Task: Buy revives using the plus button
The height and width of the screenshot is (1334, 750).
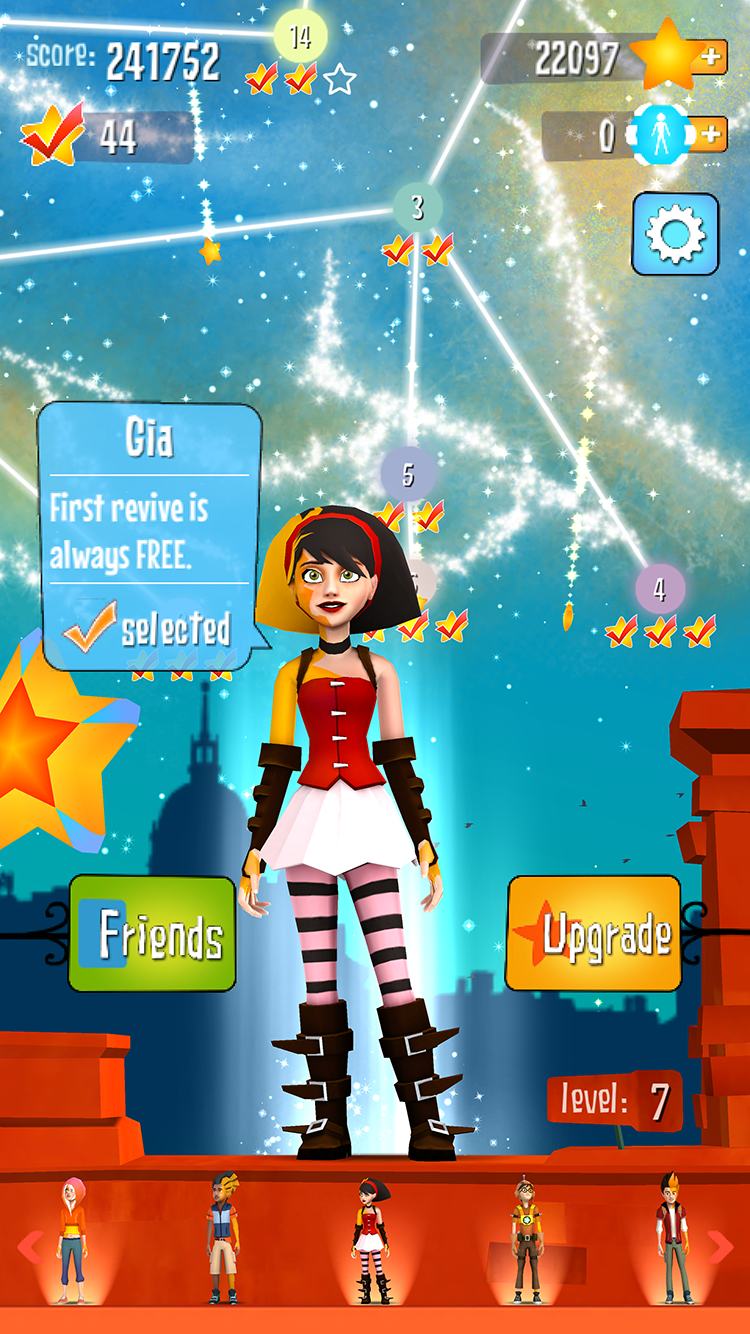Action: pos(709,134)
